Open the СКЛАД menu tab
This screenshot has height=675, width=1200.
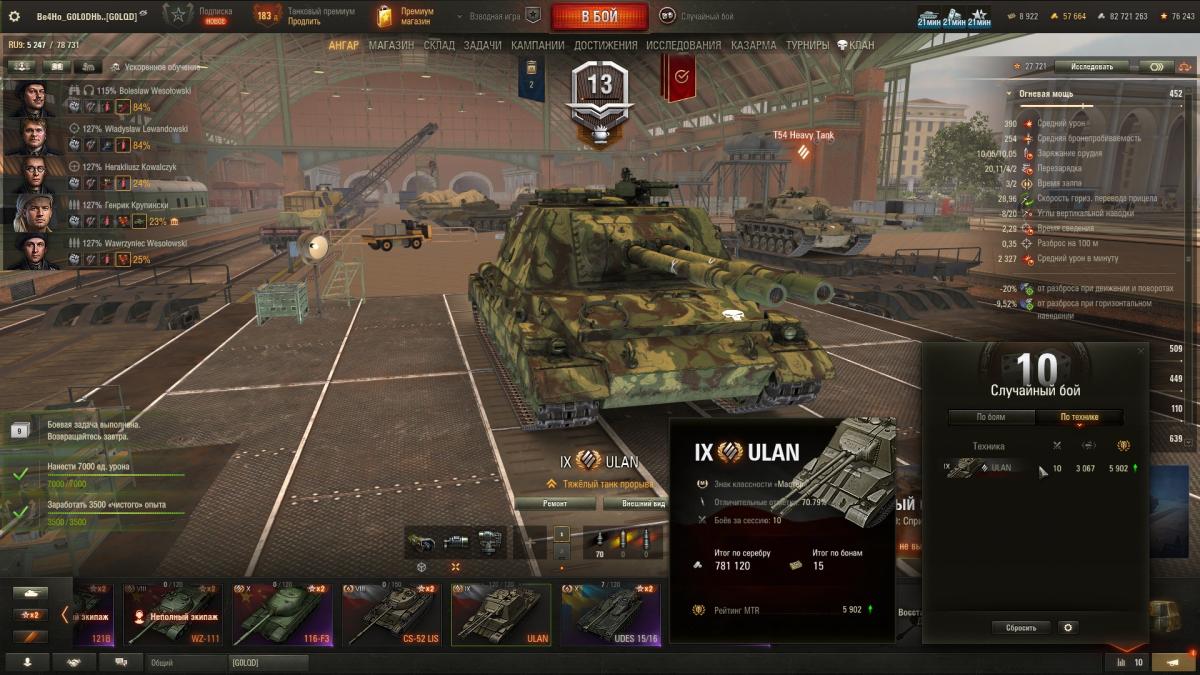point(439,45)
